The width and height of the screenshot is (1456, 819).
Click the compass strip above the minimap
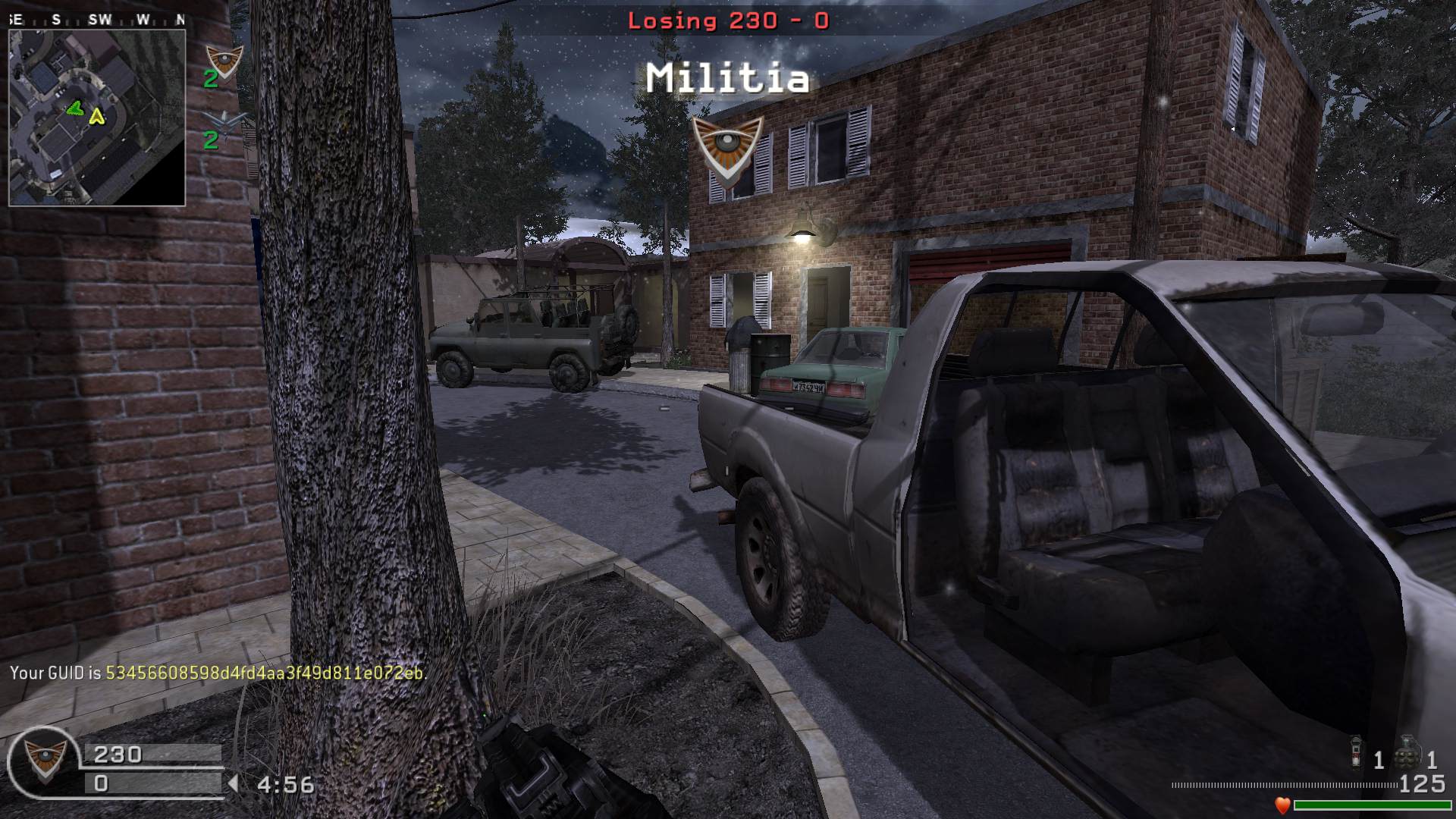coord(97,20)
